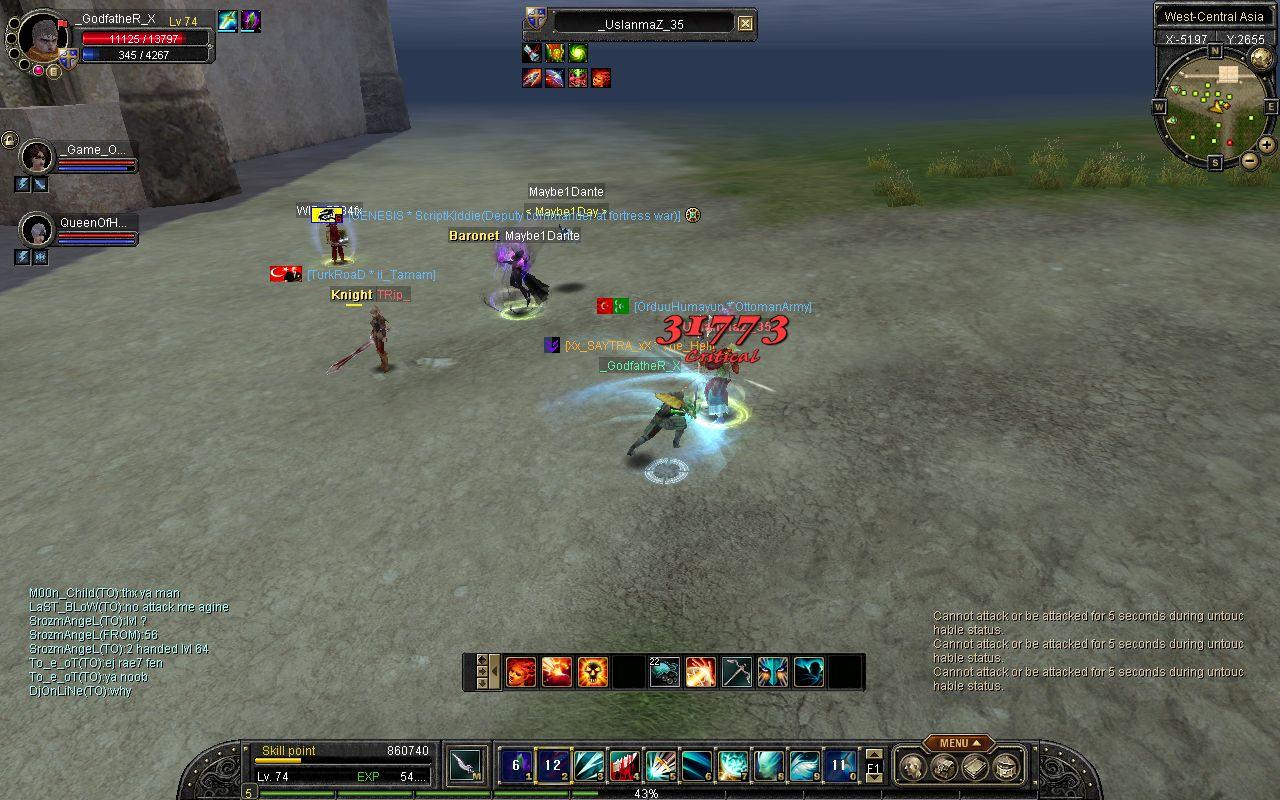Use the item with 22 stack count
The width and height of the screenshot is (1280, 800).
tap(664, 672)
